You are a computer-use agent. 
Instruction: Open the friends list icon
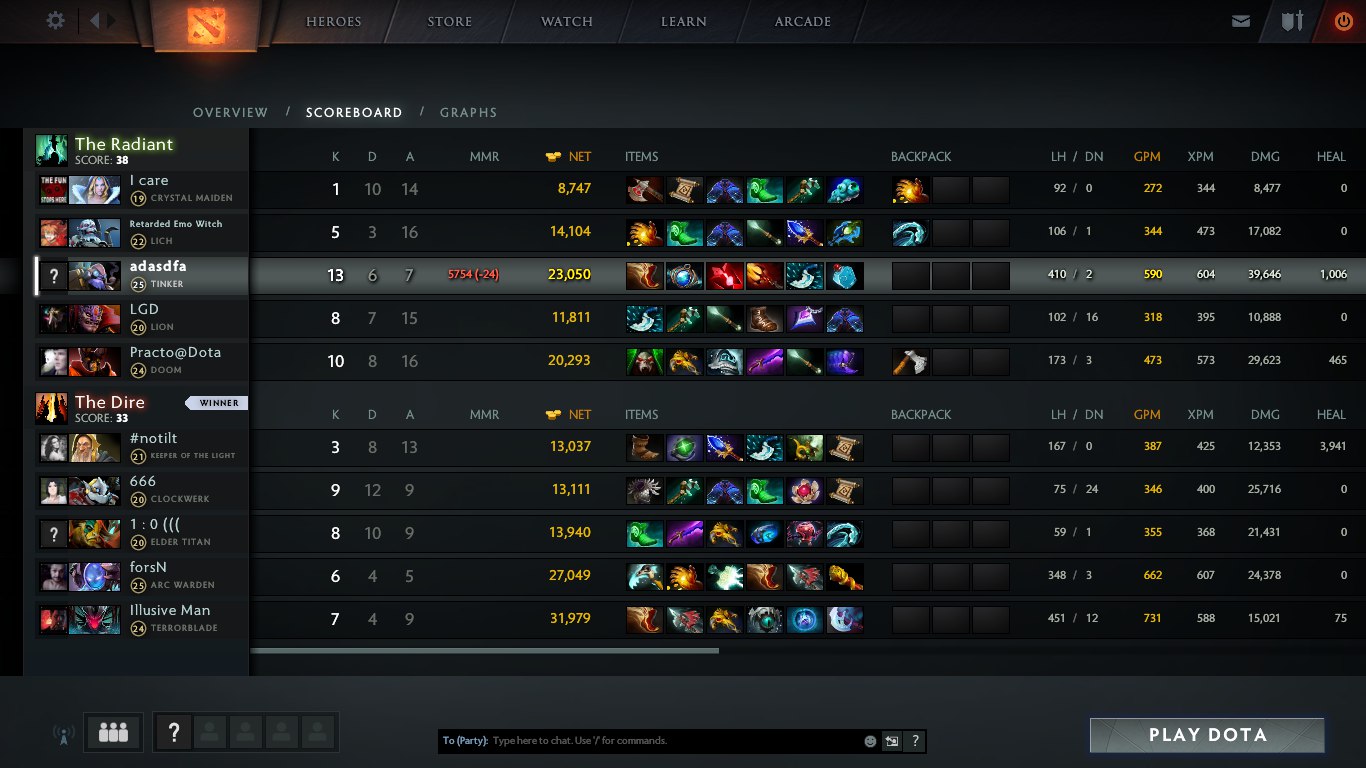click(114, 733)
